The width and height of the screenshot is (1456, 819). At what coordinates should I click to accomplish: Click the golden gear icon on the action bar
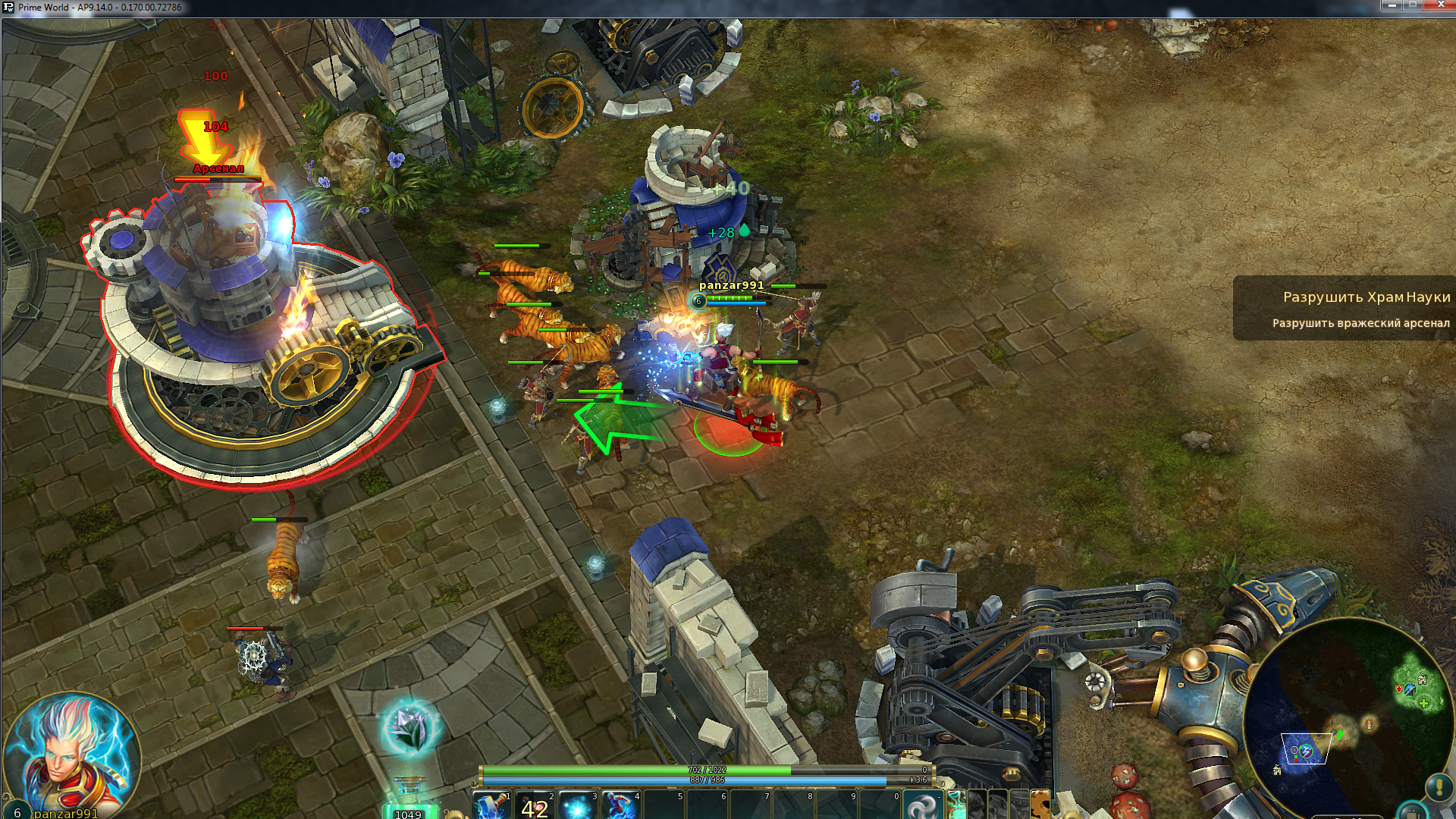pyautogui.click(x=1040, y=805)
